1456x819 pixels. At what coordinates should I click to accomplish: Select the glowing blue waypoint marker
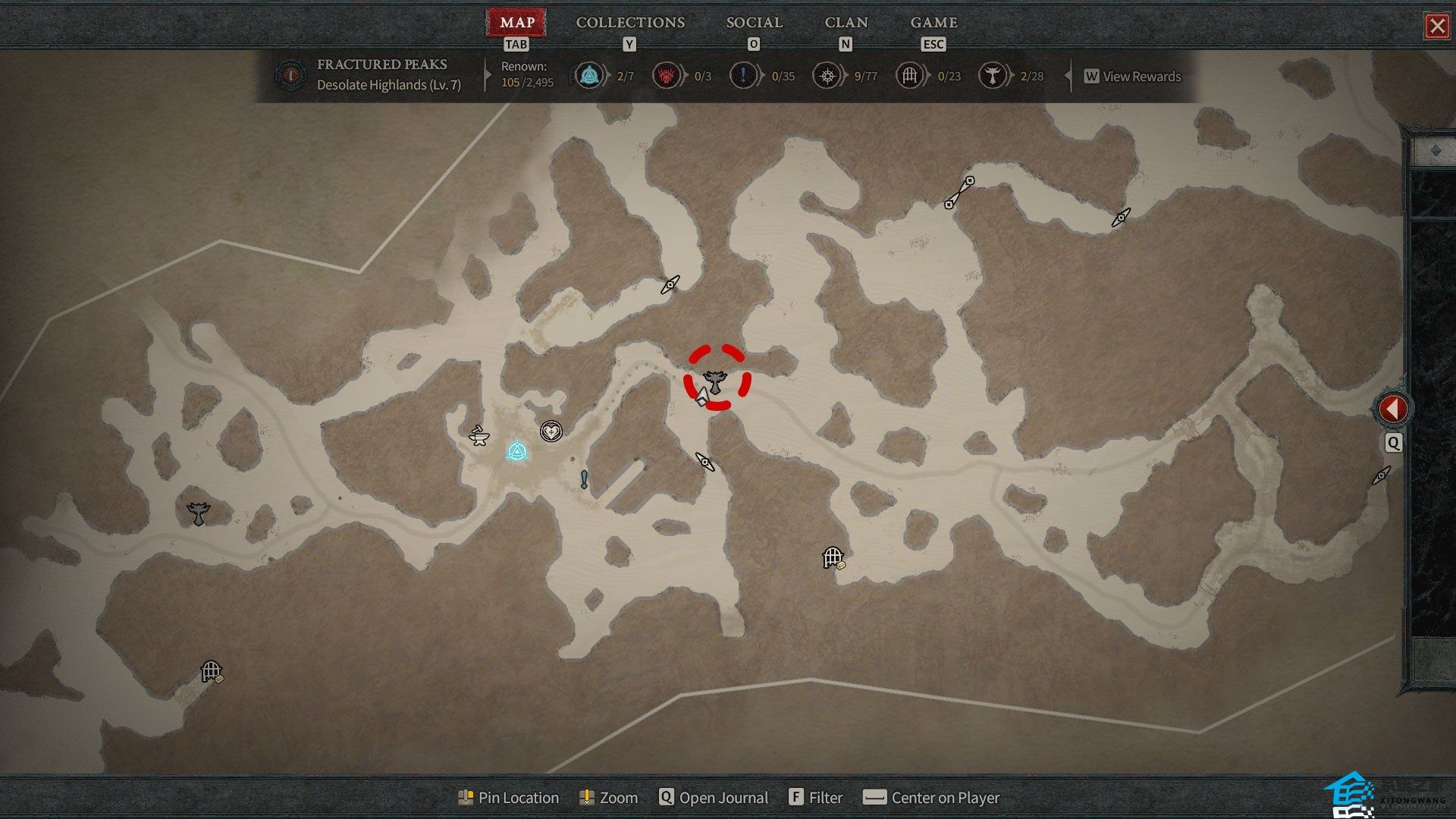tap(517, 452)
